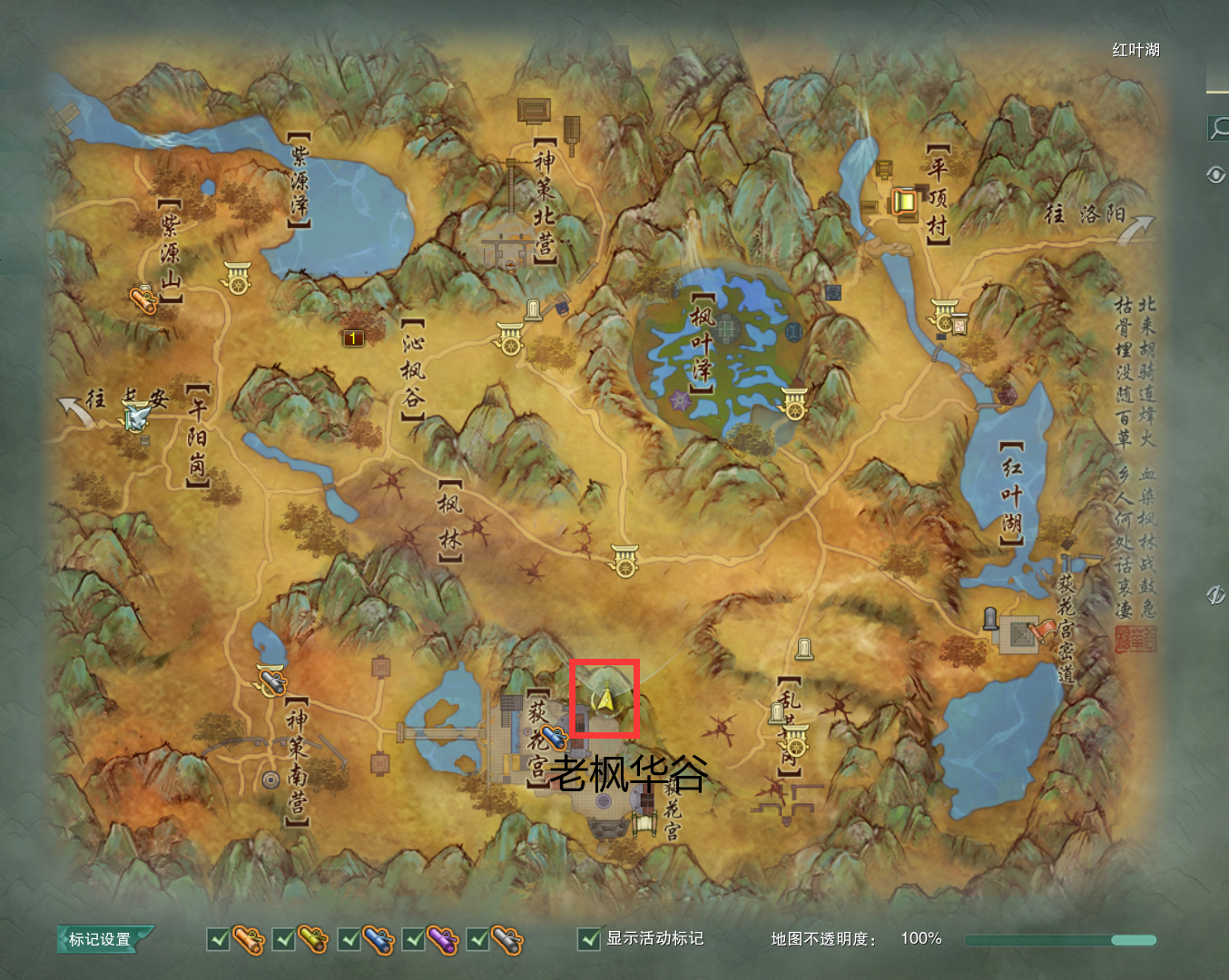Click the purple star marker in 枫叶泽
Image resolution: width=1229 pixels, height=980 pixels.
coord(679,399)
